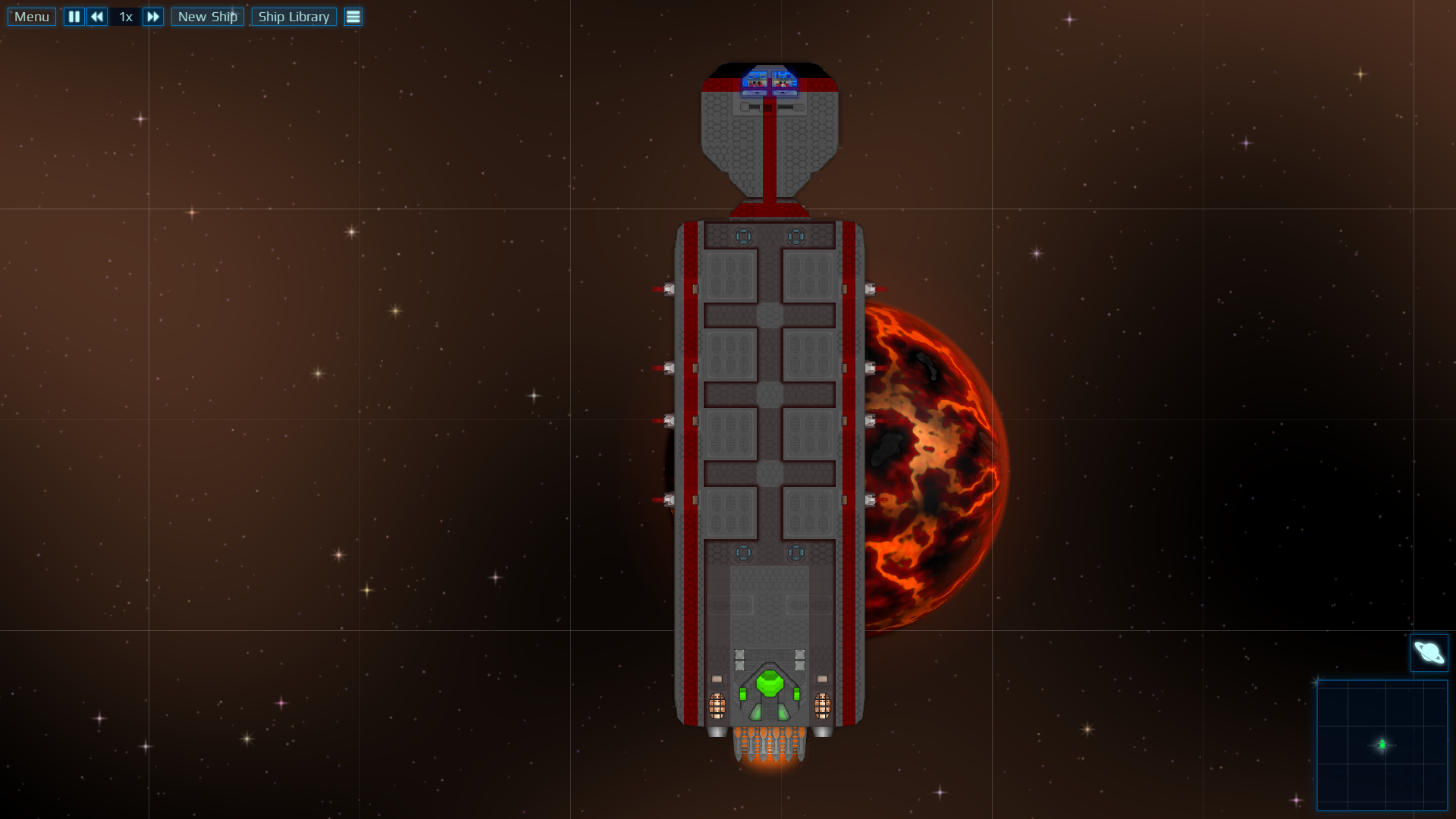Open the Ship Library
The image size is (1456, 819).
[x=293, y=17]
